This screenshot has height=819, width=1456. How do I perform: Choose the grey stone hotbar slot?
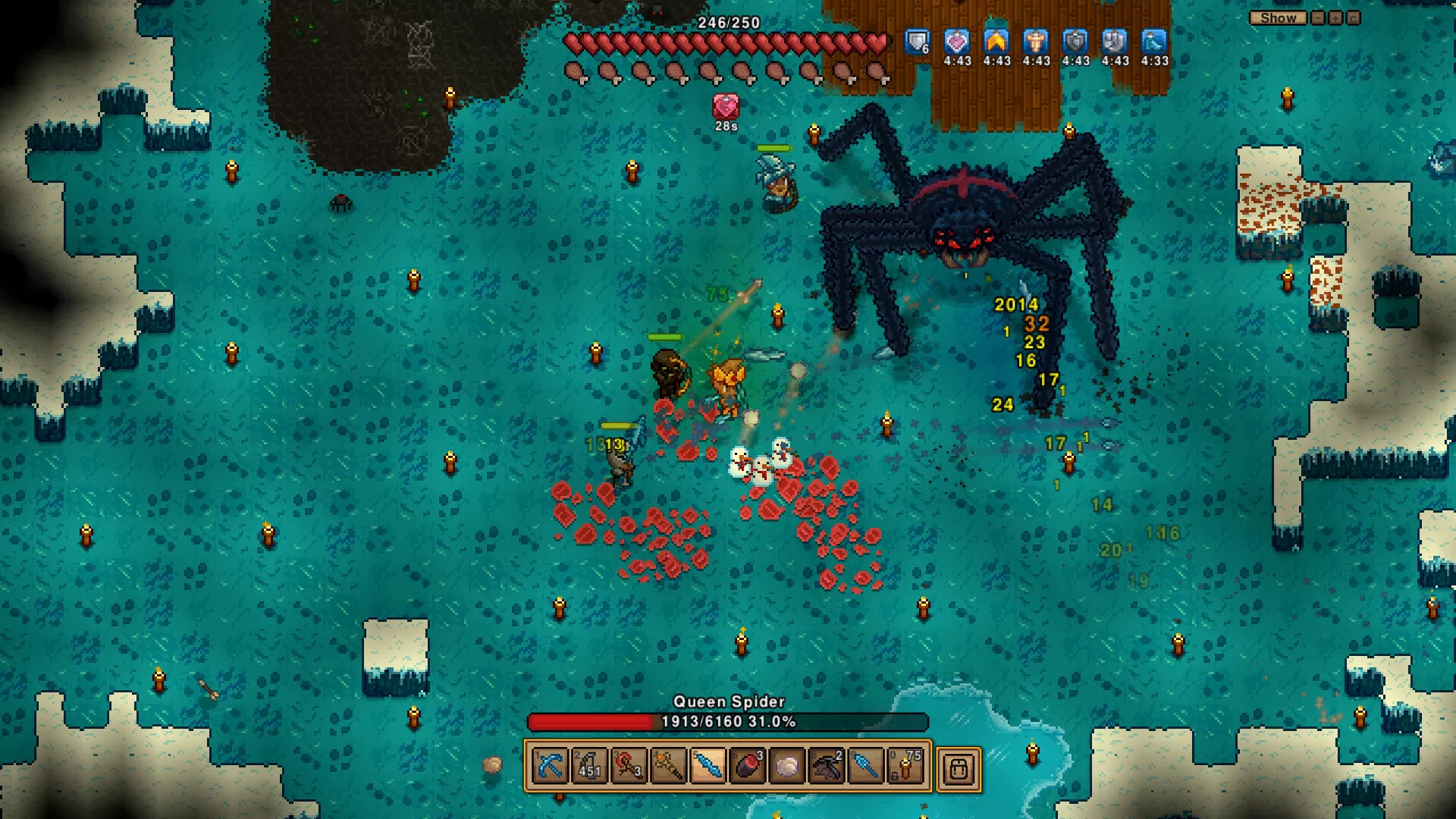(786, 767)
